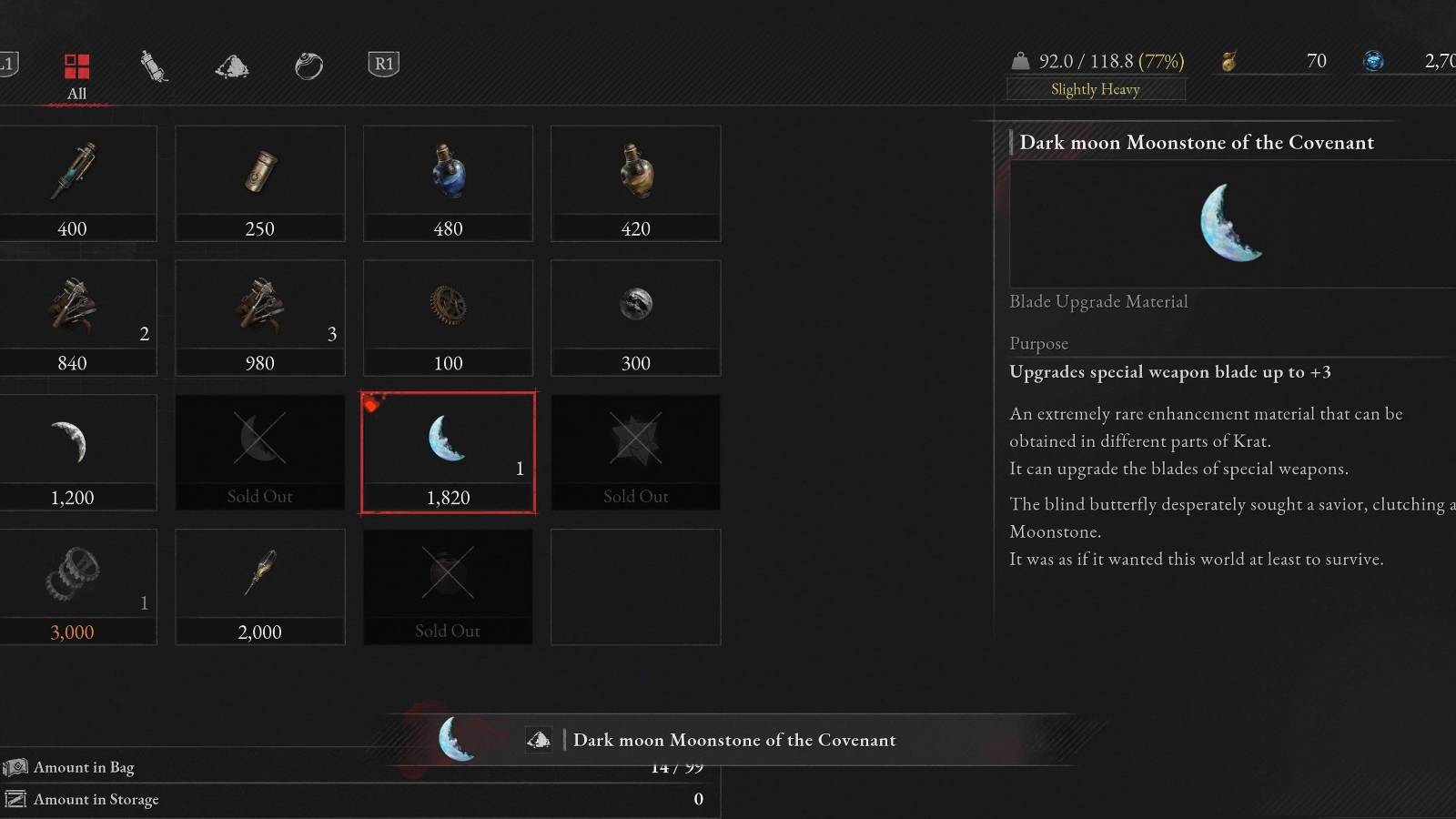Click the L1 shoulder button icon
This screenshot has width=1456, height=819.
pyautogui.click(x=7, y=64)
